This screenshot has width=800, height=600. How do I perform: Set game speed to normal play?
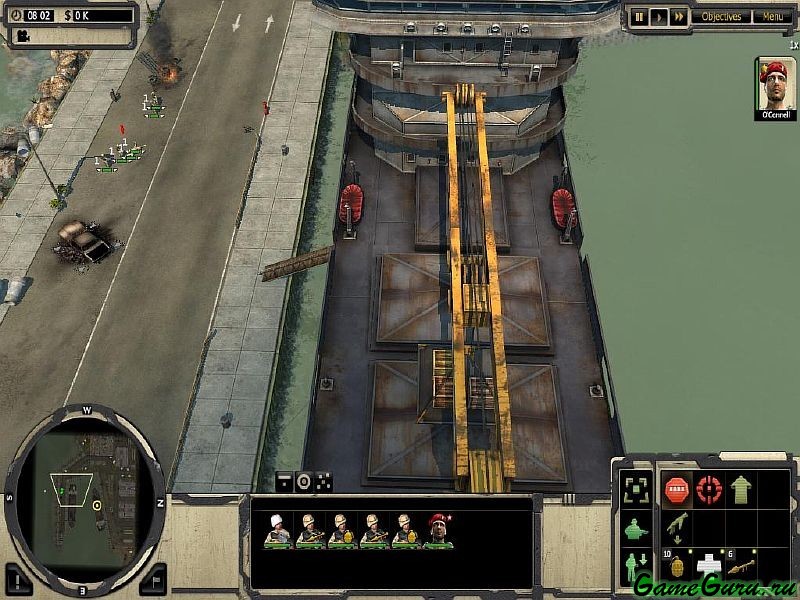658,16
